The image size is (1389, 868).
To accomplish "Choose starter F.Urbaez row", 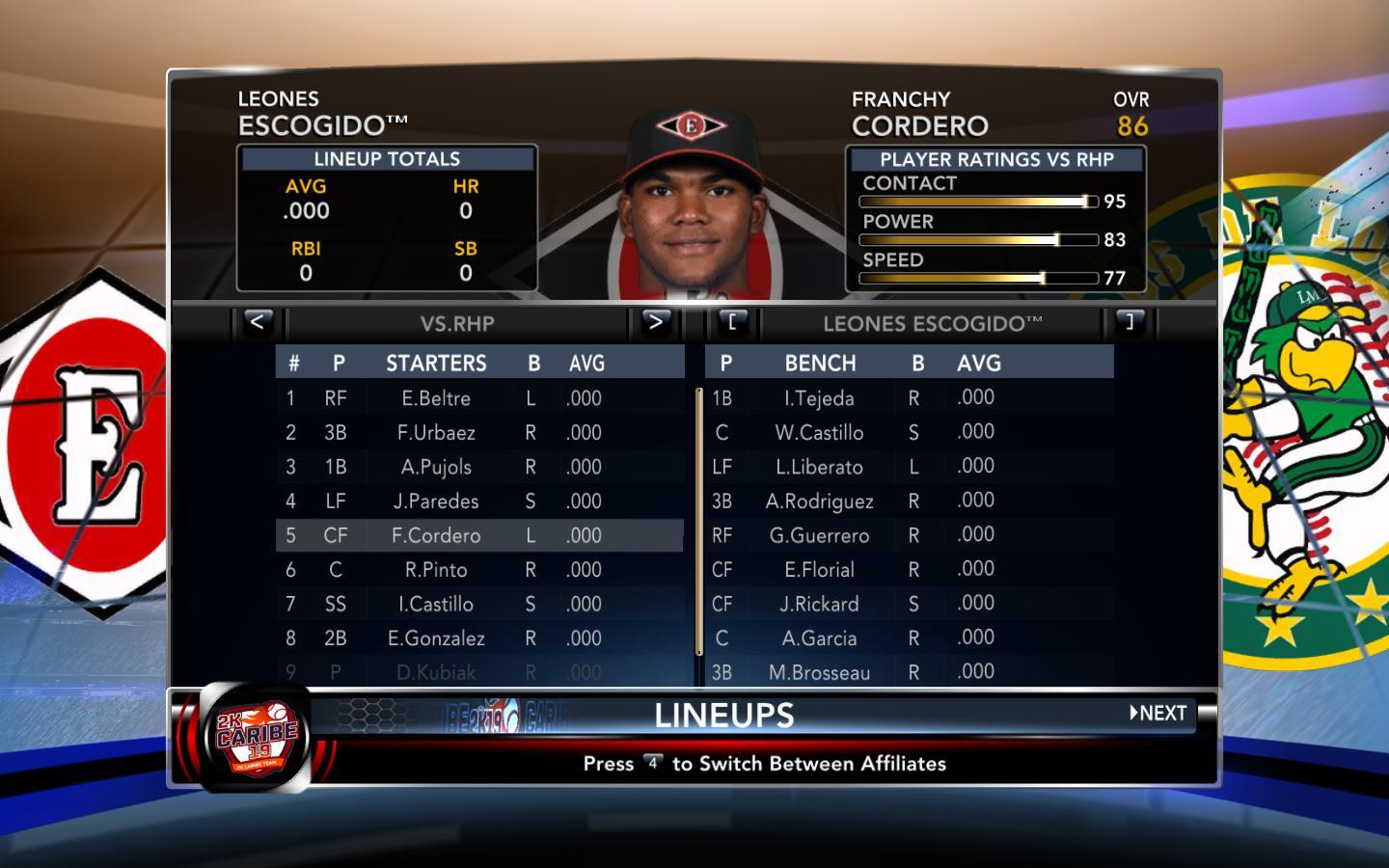I will click(436, 433).
